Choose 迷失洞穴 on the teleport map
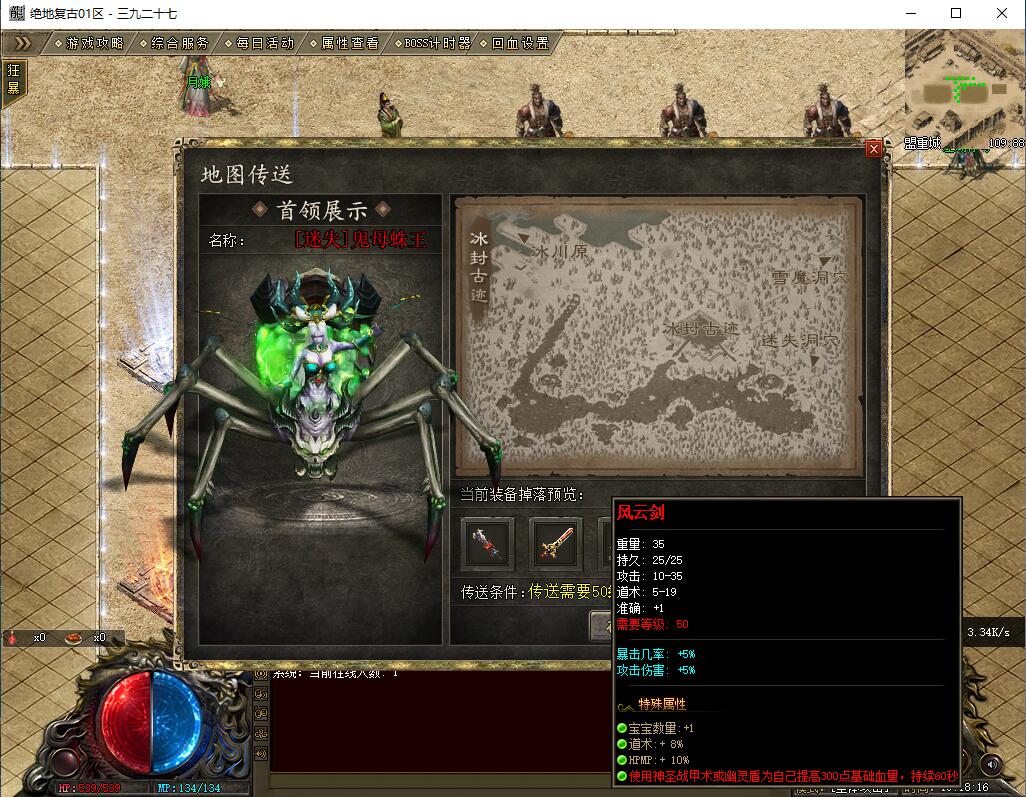1026x797 pixels. pos(799,341)
